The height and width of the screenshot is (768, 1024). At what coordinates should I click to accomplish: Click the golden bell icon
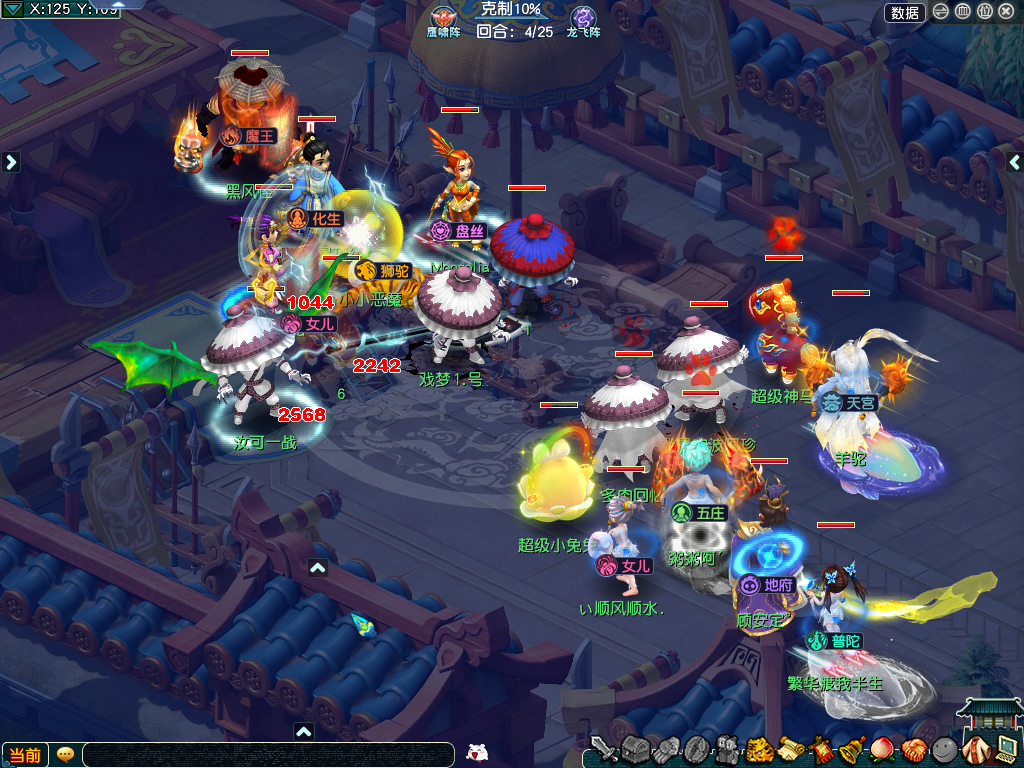852,749
